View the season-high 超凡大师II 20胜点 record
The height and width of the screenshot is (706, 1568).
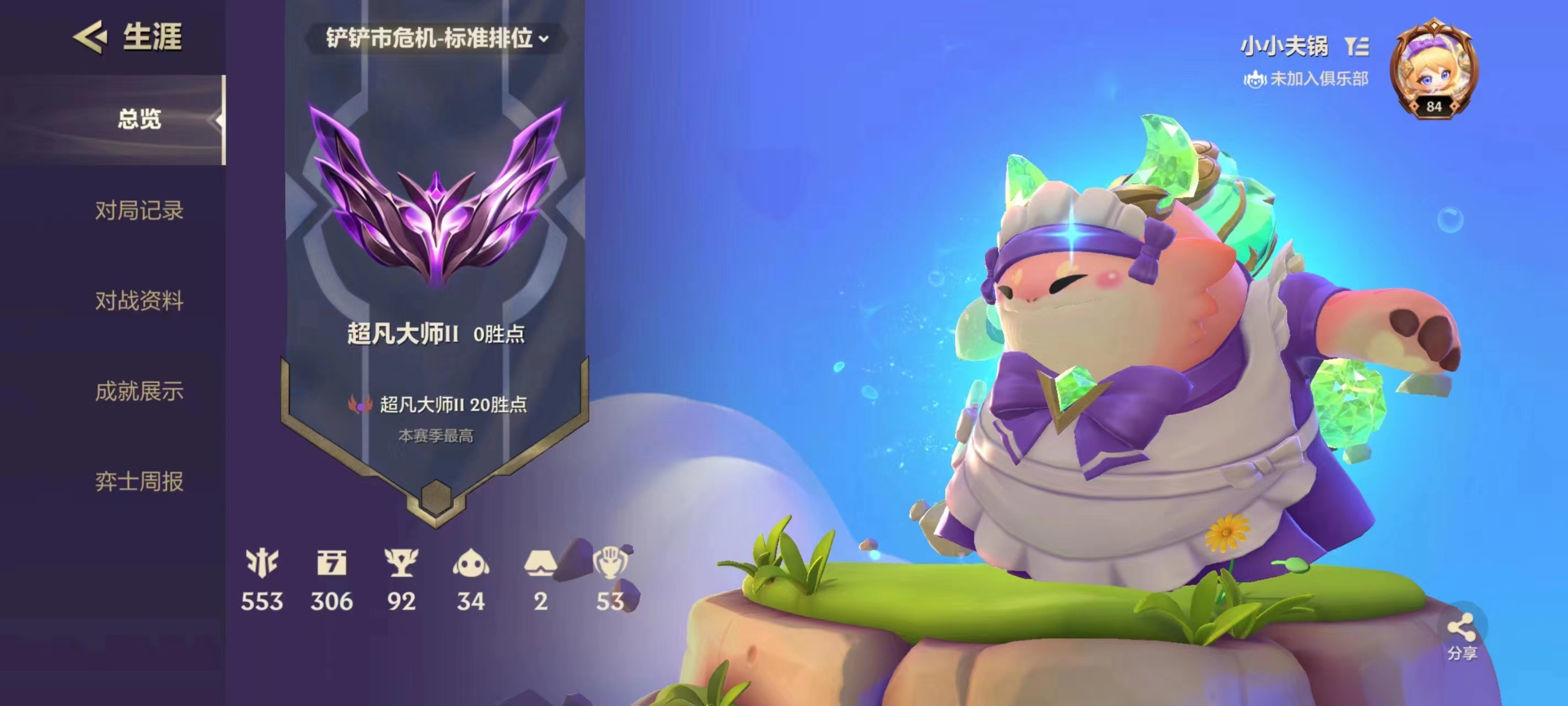(x=437, y=404)
